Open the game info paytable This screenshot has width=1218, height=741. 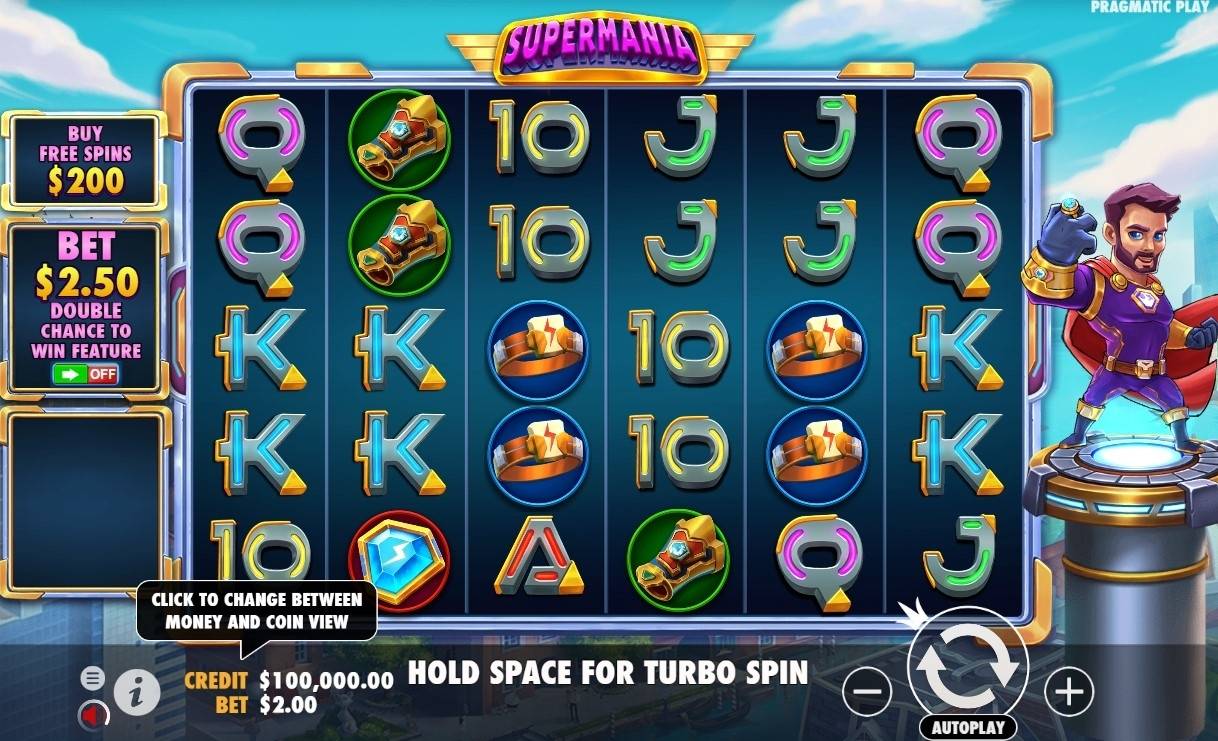tap(137, 690)
